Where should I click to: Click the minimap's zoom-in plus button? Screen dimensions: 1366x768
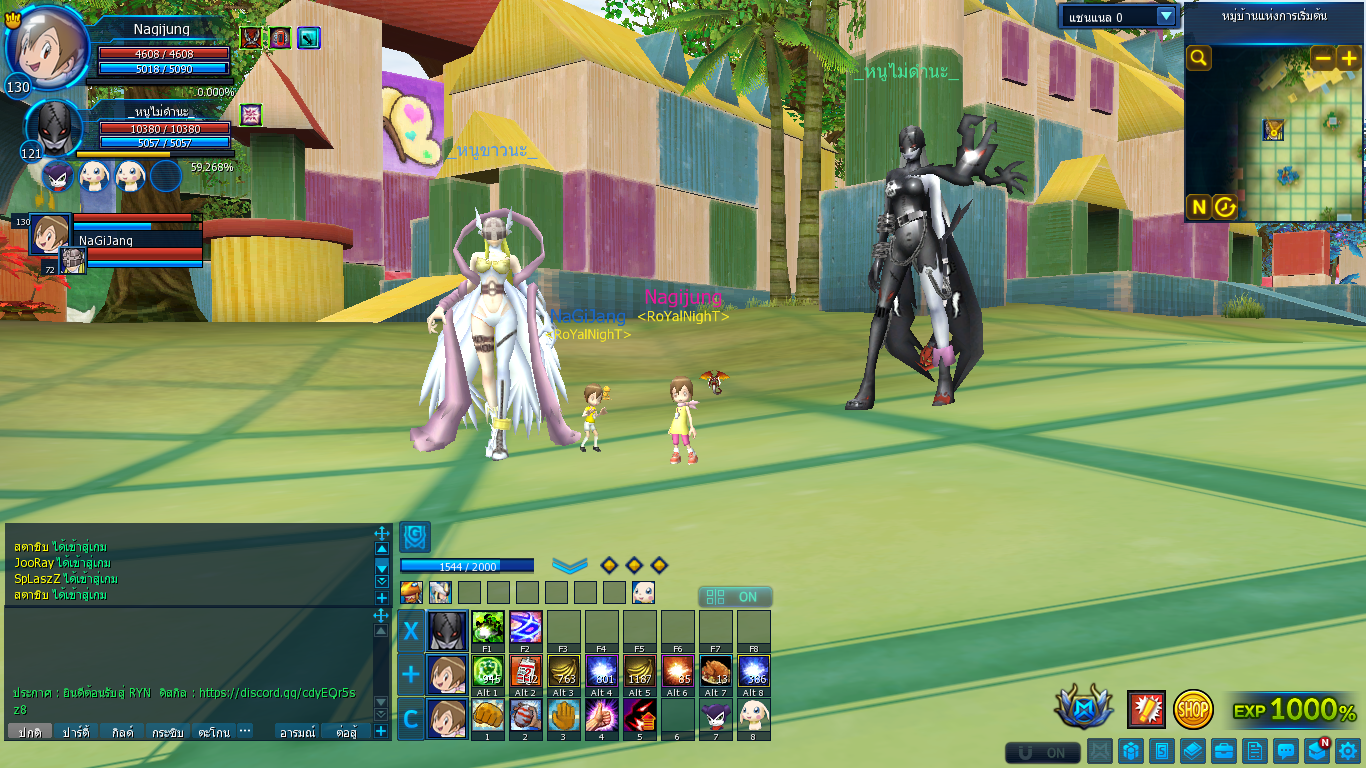[x=1349, y=58]
